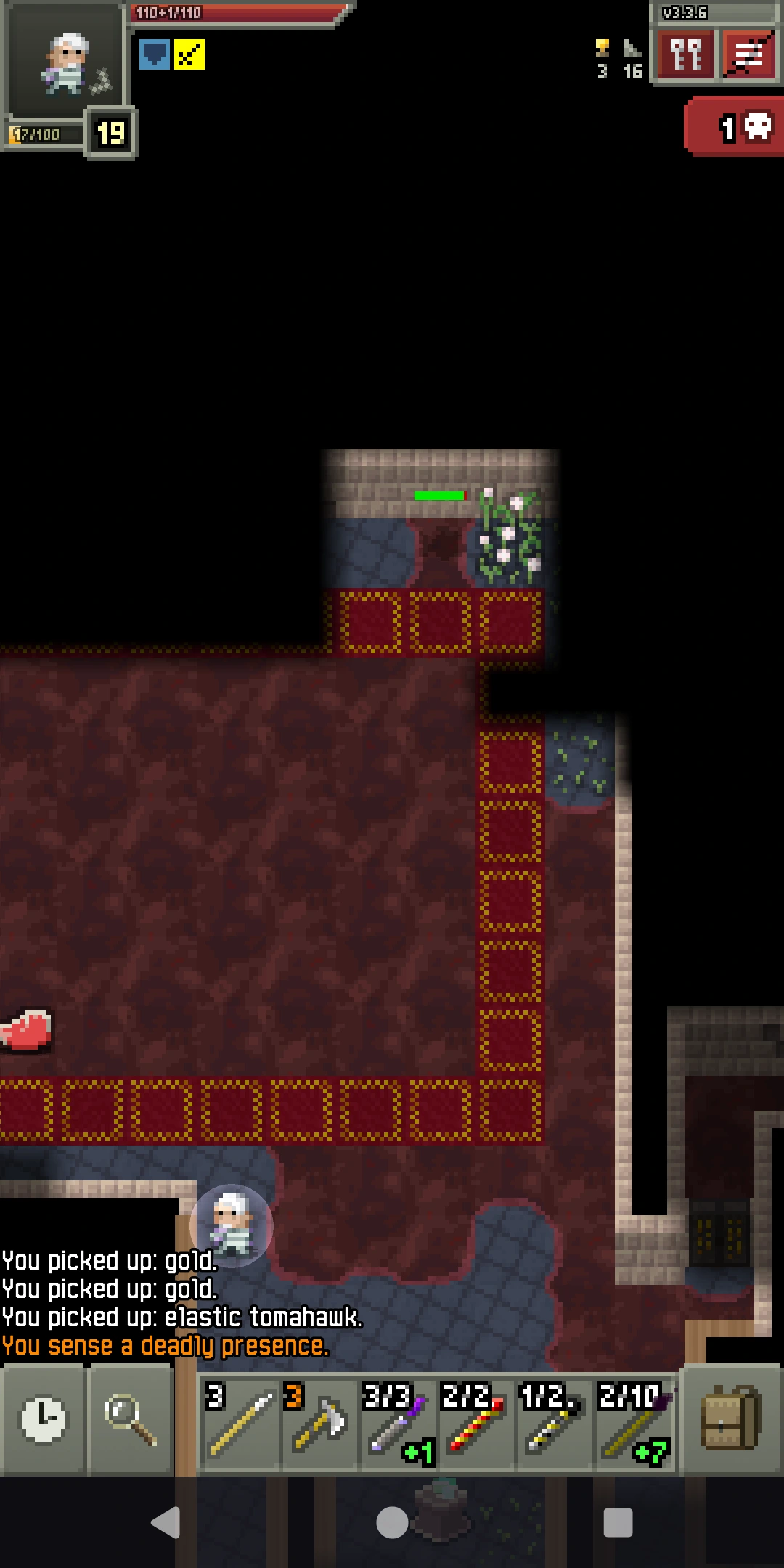Image resolution: width=784 pixels, height=1568 pixels.
Task: Open the backpack inventory
Action: point(731,1419)
